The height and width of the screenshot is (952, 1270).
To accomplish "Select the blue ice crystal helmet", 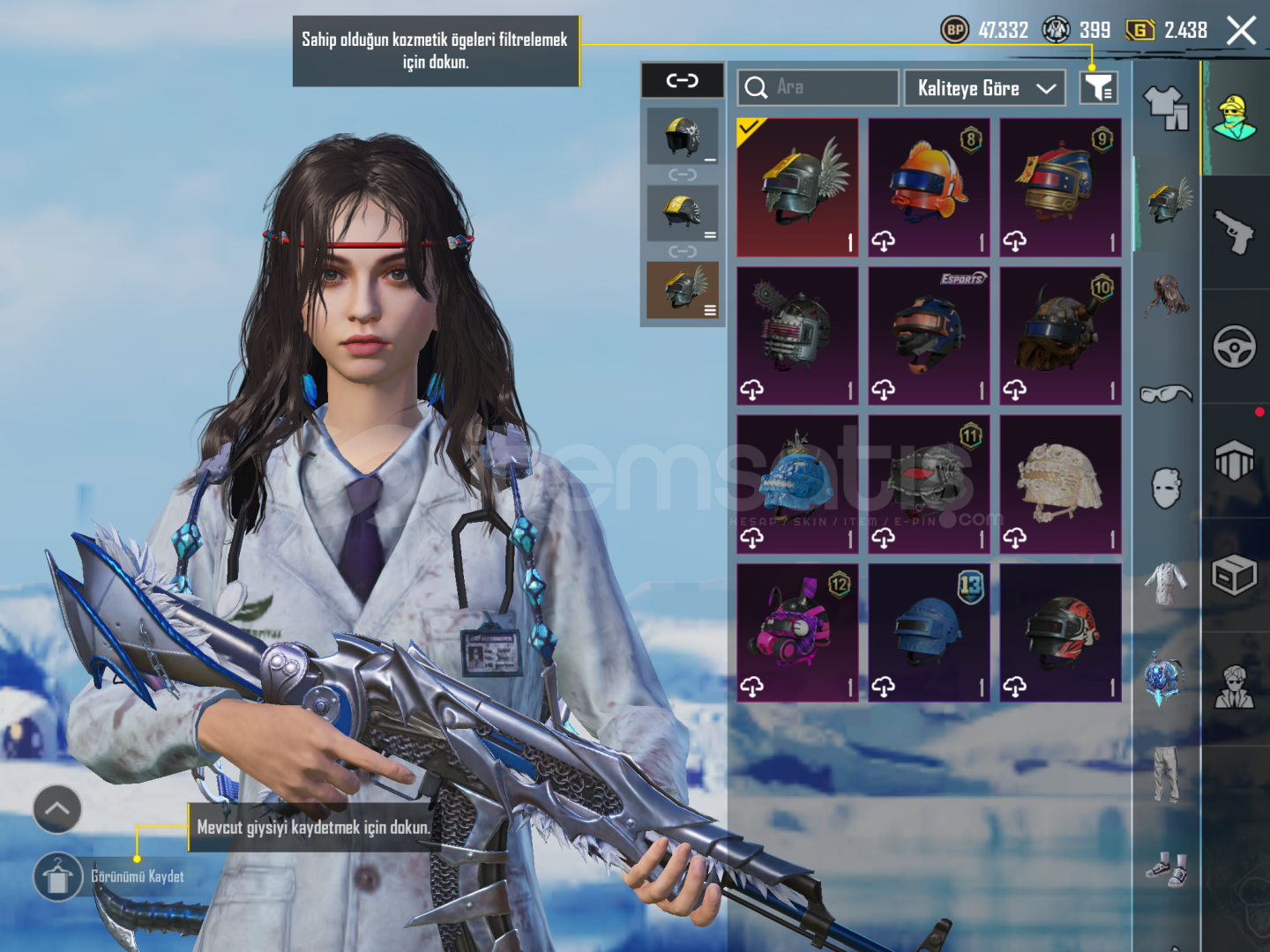I will (x=797, y=484).
